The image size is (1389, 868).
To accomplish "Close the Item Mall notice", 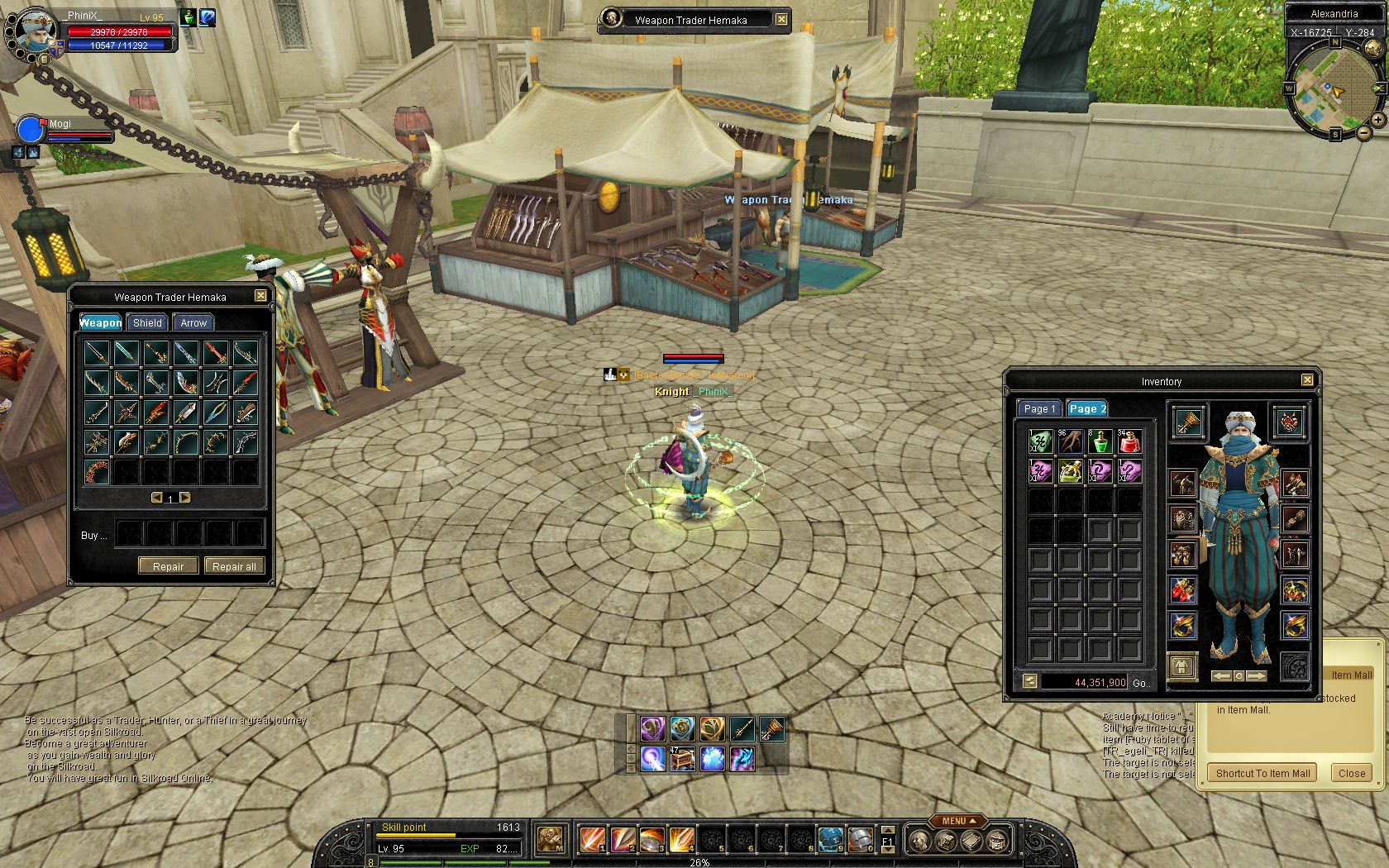I will (x=1352, y=774).
